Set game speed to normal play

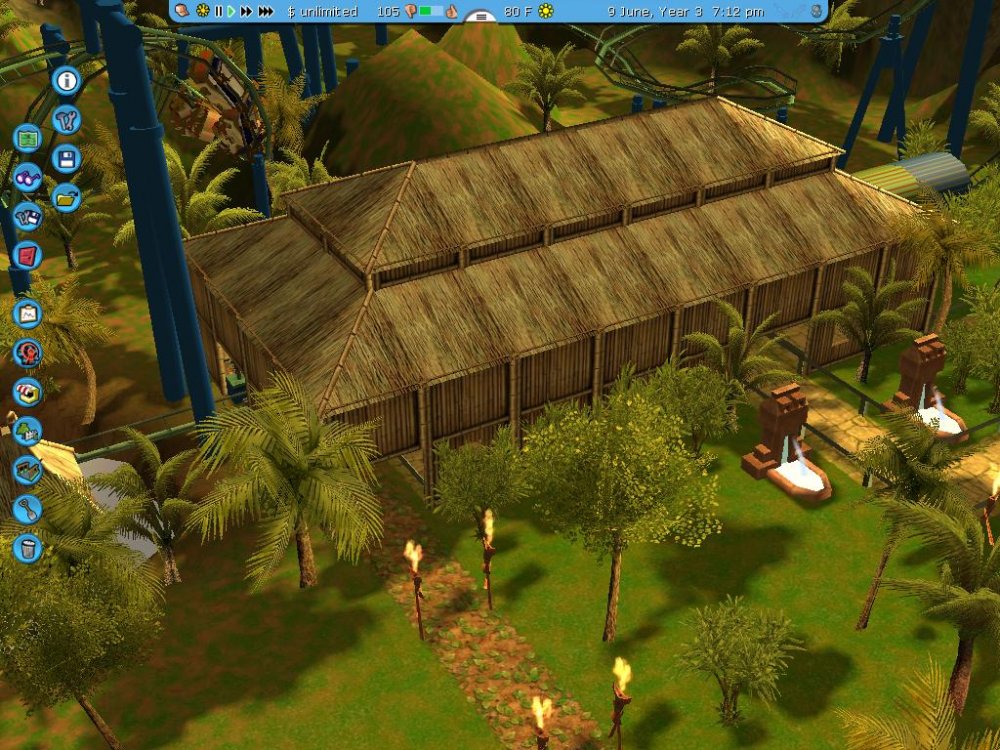pyautogui.click(x=231, y=12)
